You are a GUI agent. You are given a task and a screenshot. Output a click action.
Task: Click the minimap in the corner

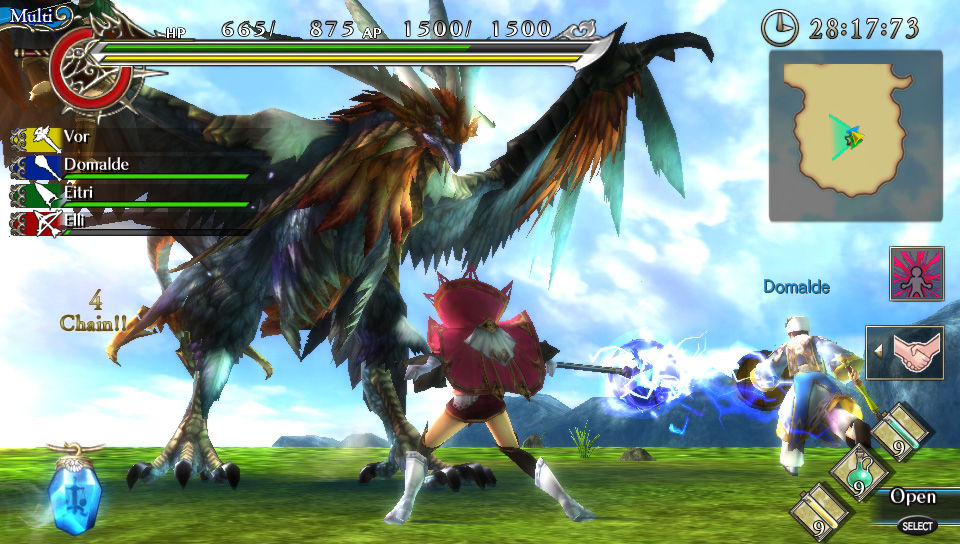coord(855,136)
